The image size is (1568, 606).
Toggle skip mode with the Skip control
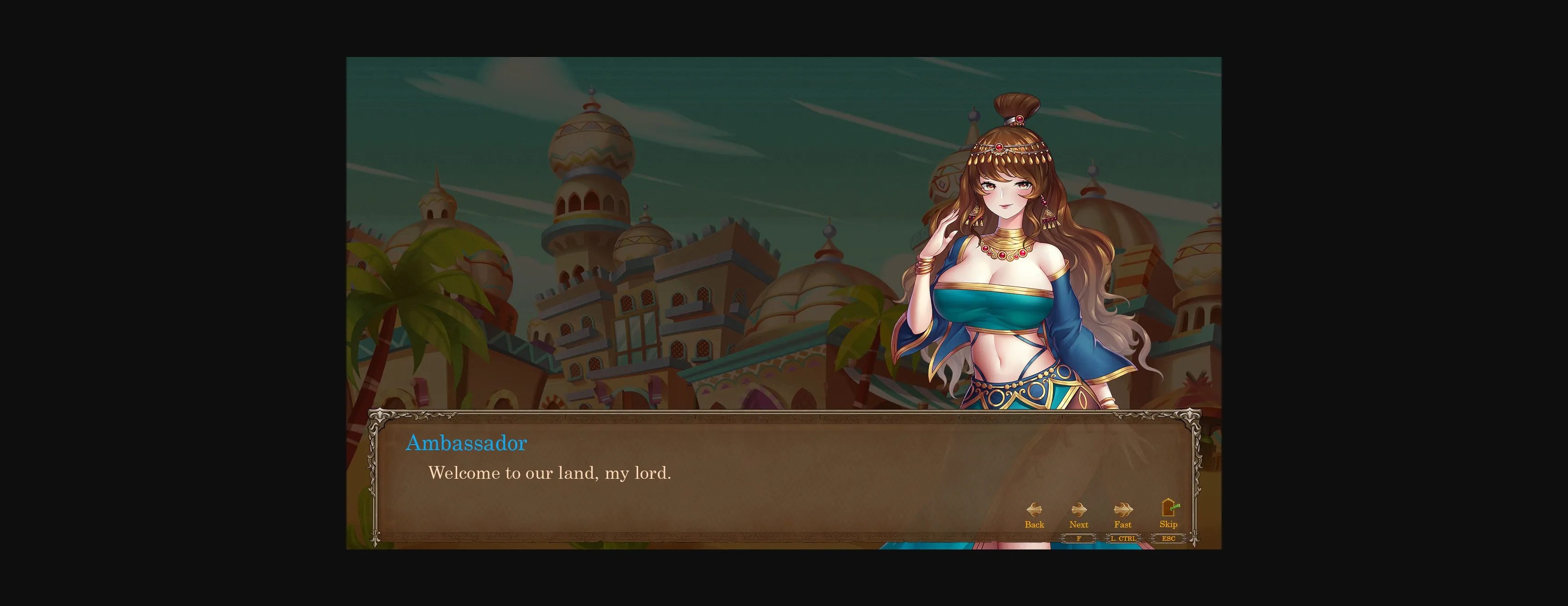1168,515
